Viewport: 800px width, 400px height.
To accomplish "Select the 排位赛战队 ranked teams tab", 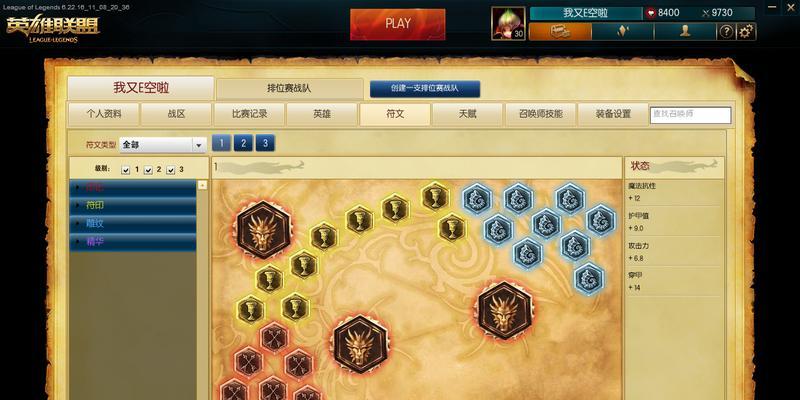I will [x=288, y=89].
